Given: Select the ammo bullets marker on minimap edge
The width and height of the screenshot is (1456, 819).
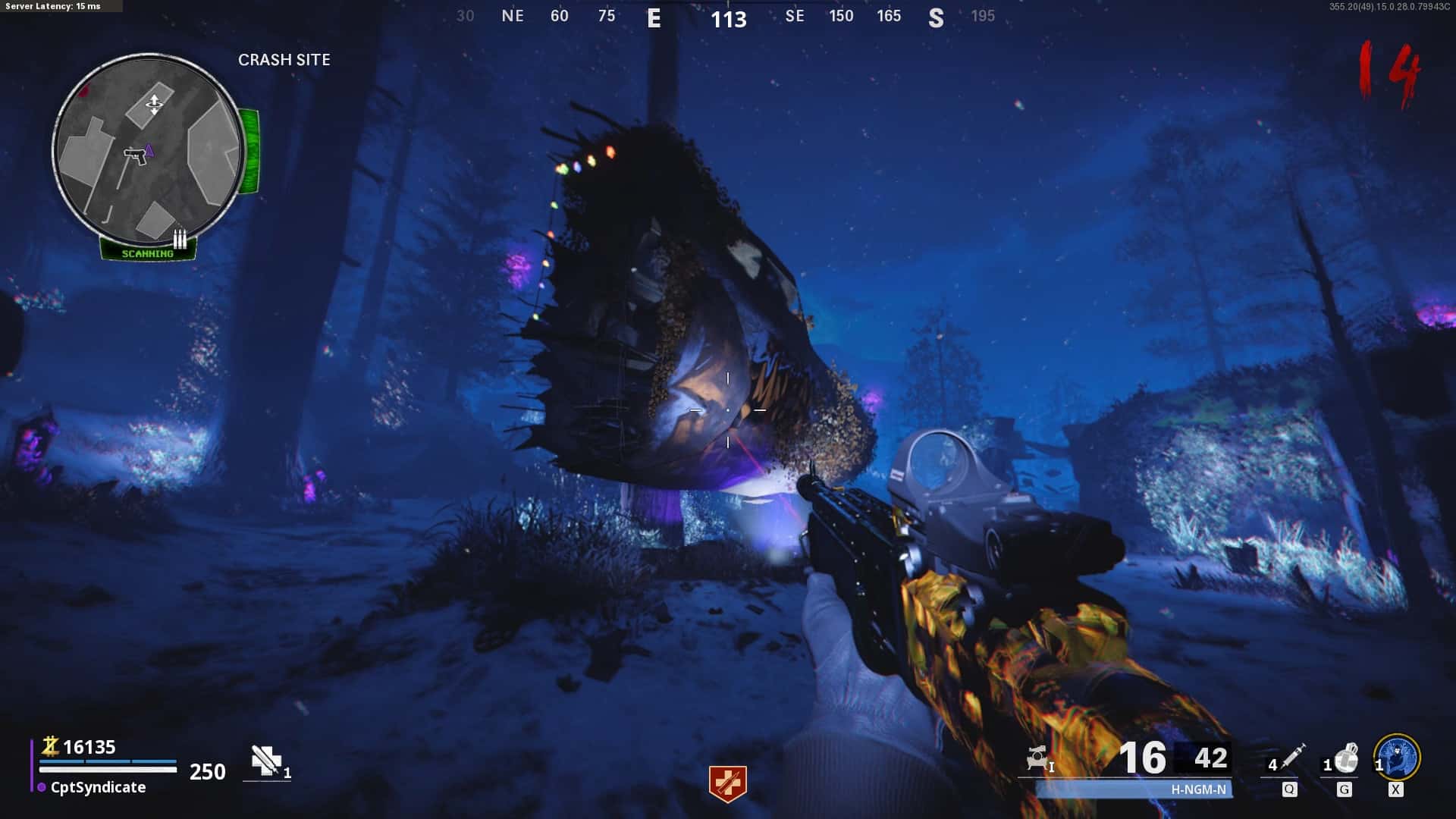Looking at the screenshot, I should (x=180, y=240).
